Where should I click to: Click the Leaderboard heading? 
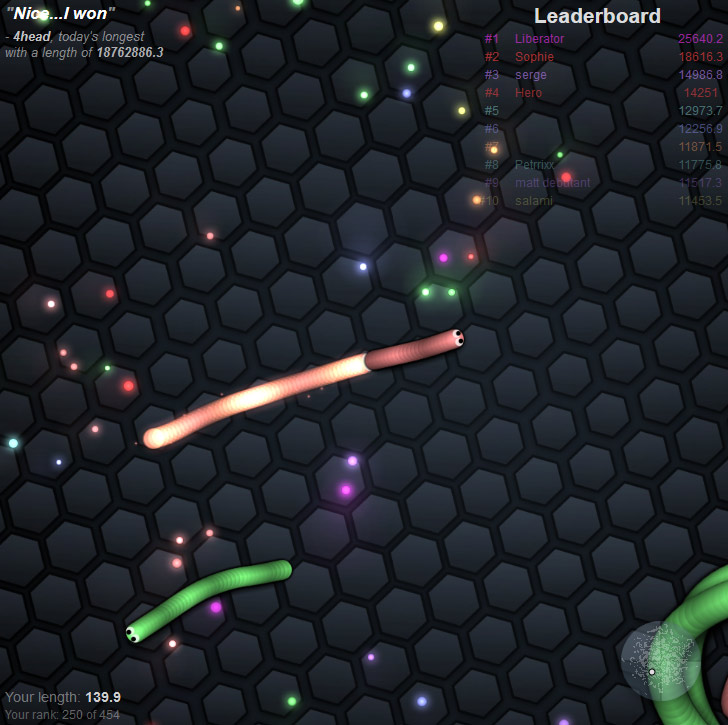[x=597, y=16]
